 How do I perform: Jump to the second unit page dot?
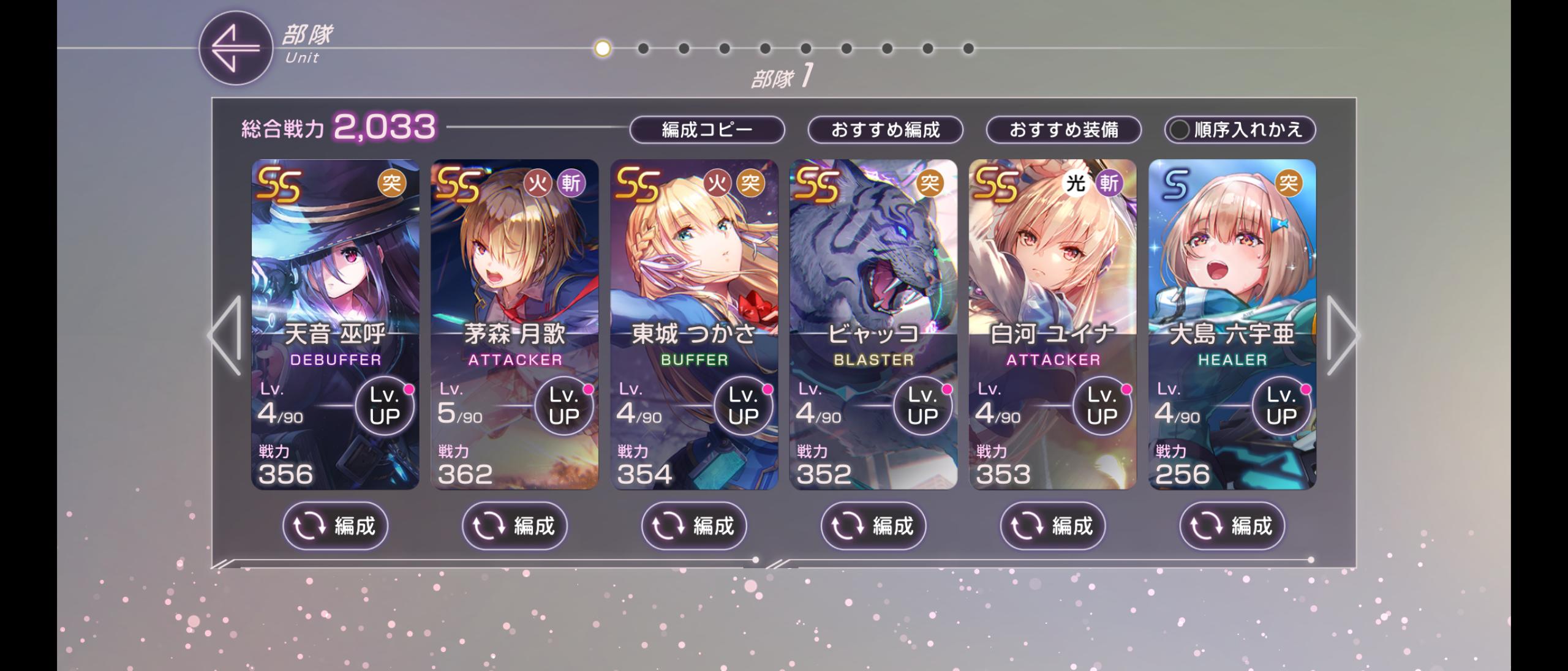[x=643, y=48]
